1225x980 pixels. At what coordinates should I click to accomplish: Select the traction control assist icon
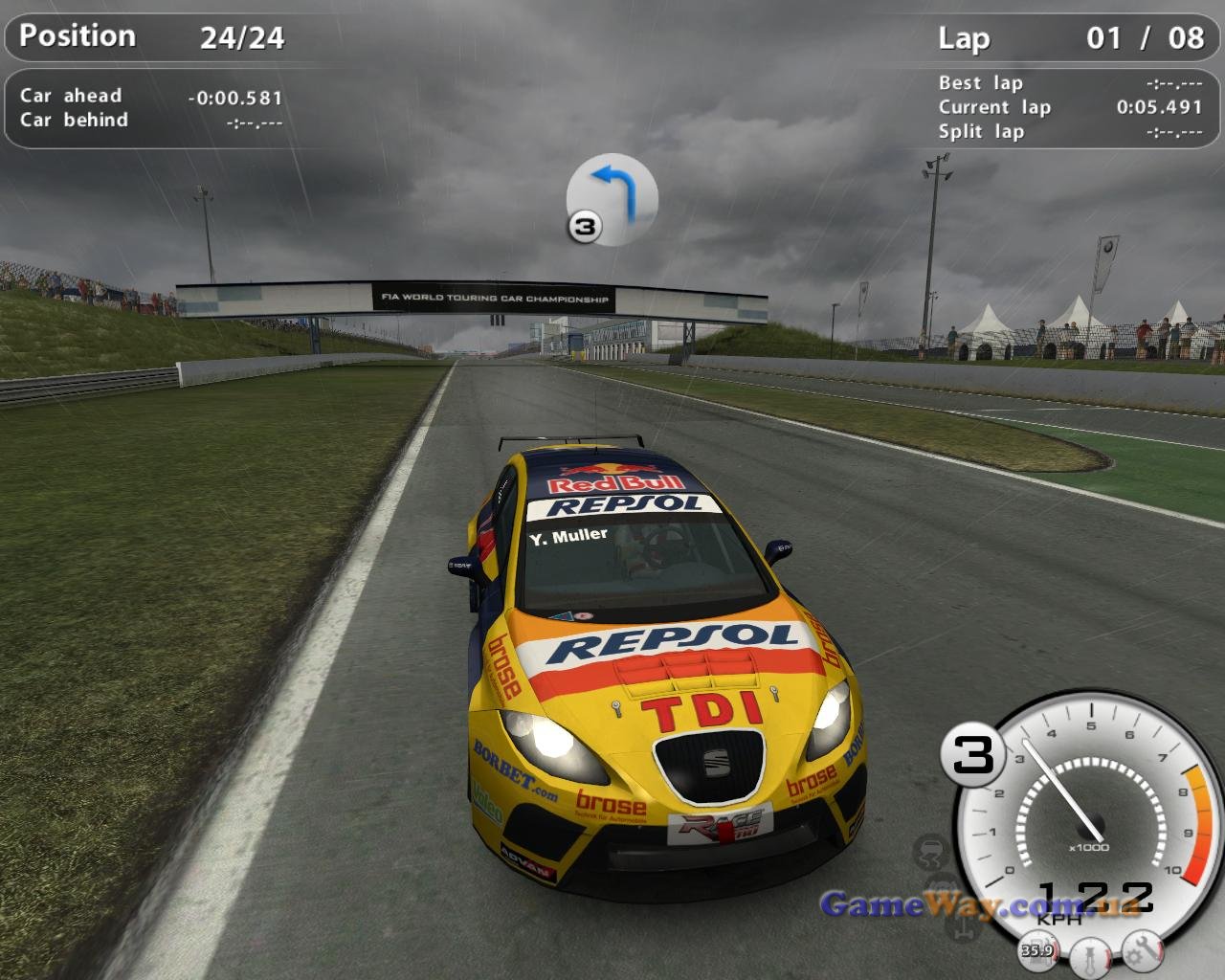coord(930,851)
